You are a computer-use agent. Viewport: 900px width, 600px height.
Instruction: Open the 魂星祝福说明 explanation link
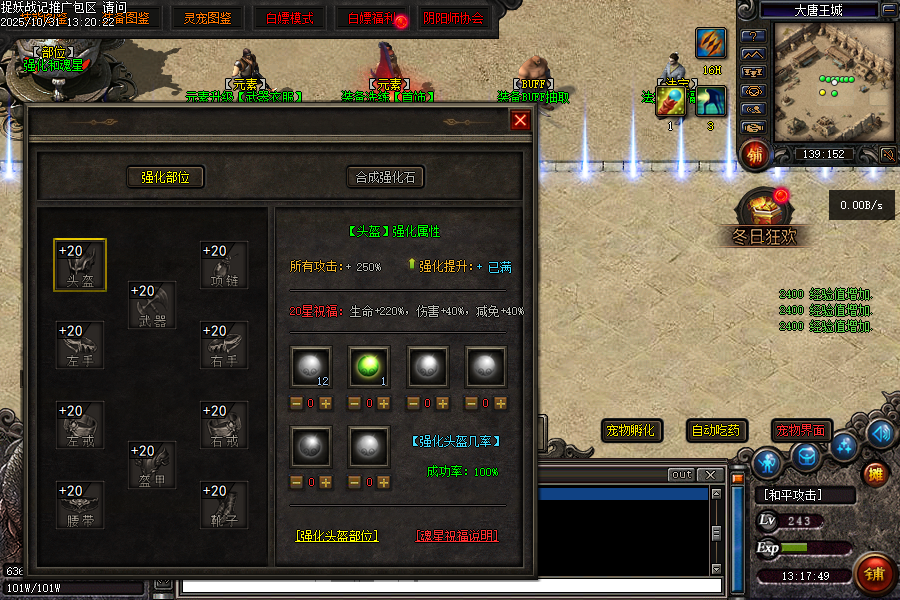[x=457, y=536]
